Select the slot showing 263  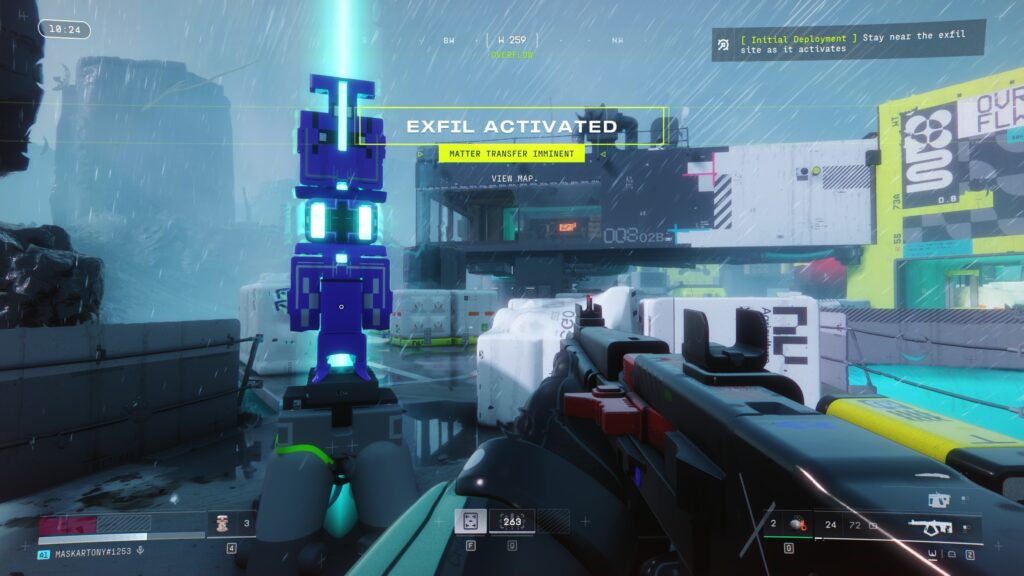pos(511,521)
